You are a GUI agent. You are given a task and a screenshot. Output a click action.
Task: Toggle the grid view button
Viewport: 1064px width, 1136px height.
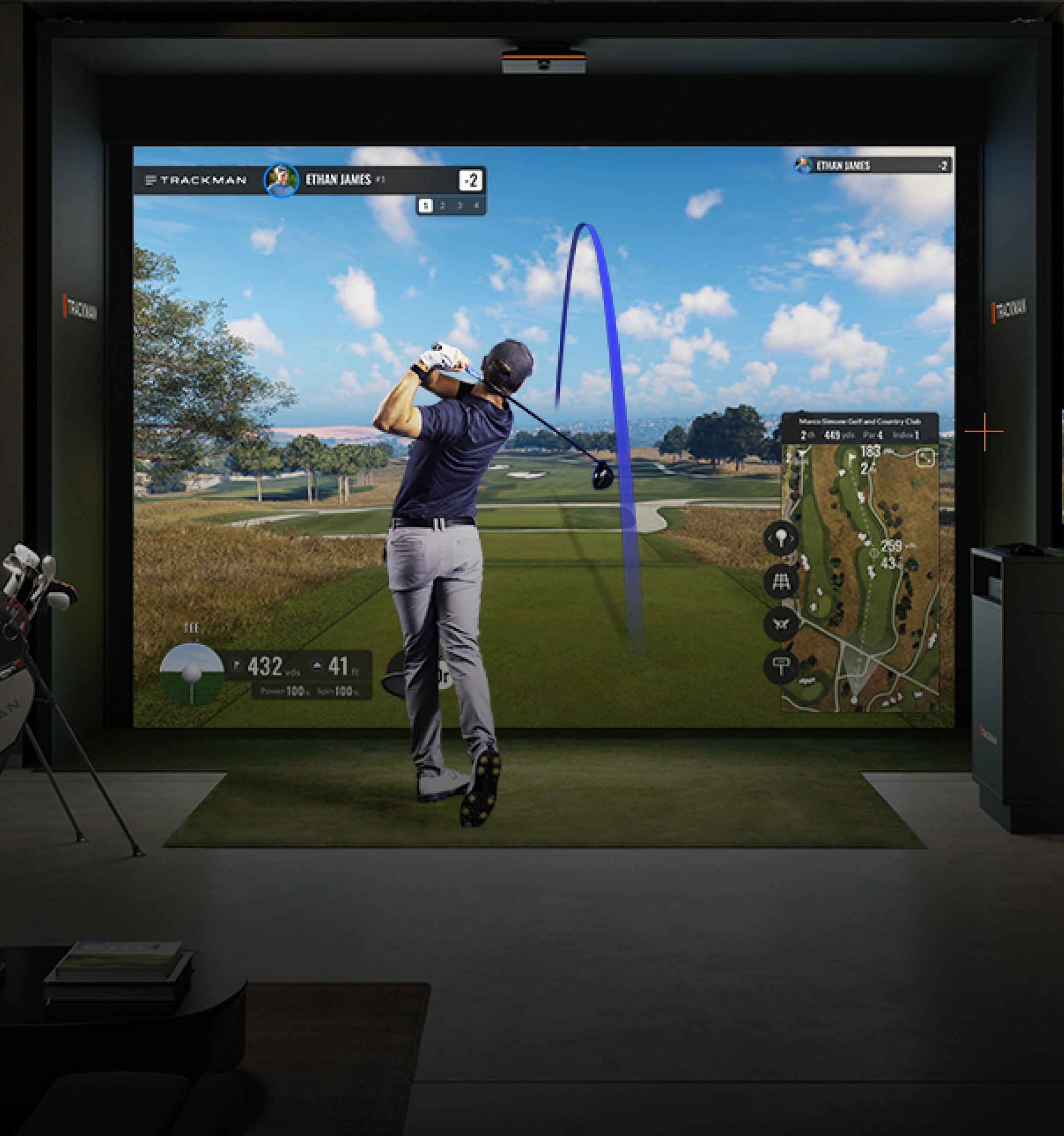coord(780,581)
